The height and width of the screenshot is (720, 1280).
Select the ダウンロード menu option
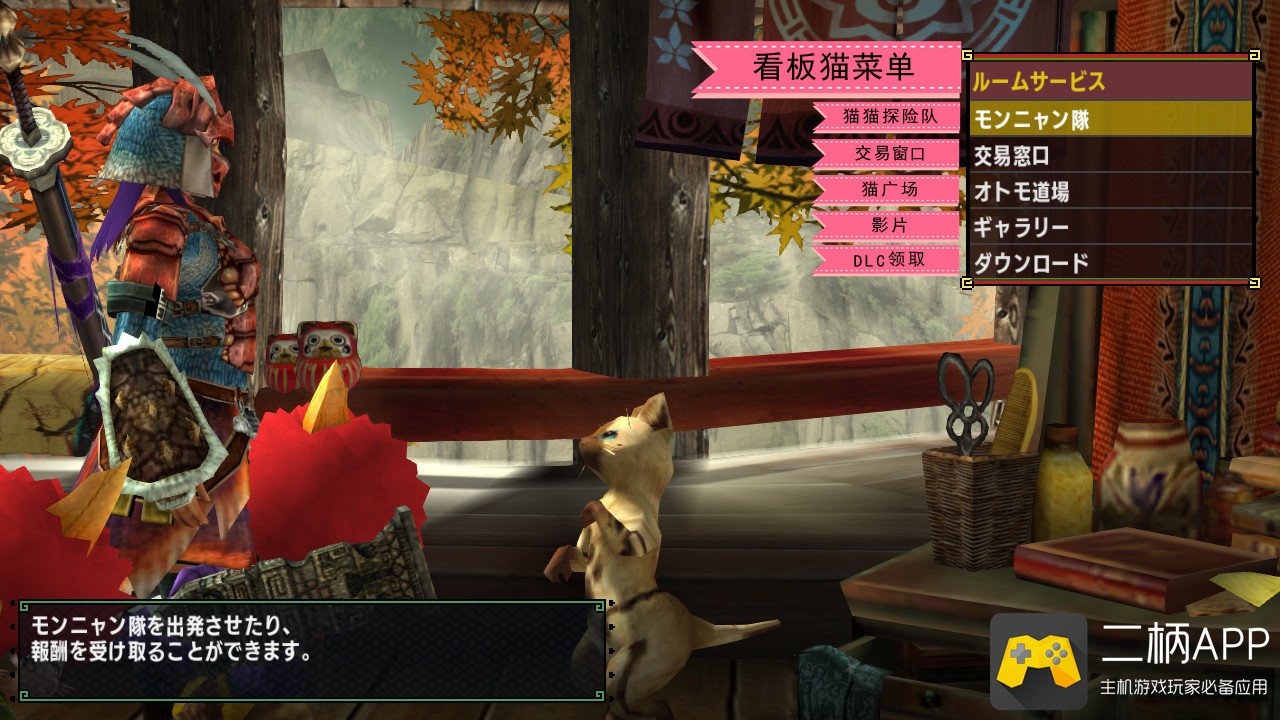(x=1110, y=263)
